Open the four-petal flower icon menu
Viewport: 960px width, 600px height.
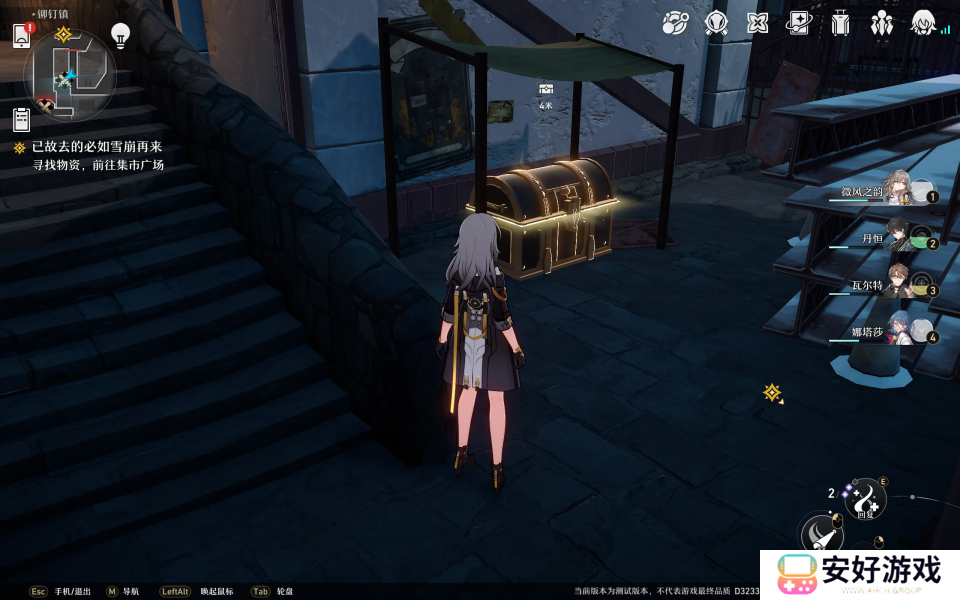point(758,22)
